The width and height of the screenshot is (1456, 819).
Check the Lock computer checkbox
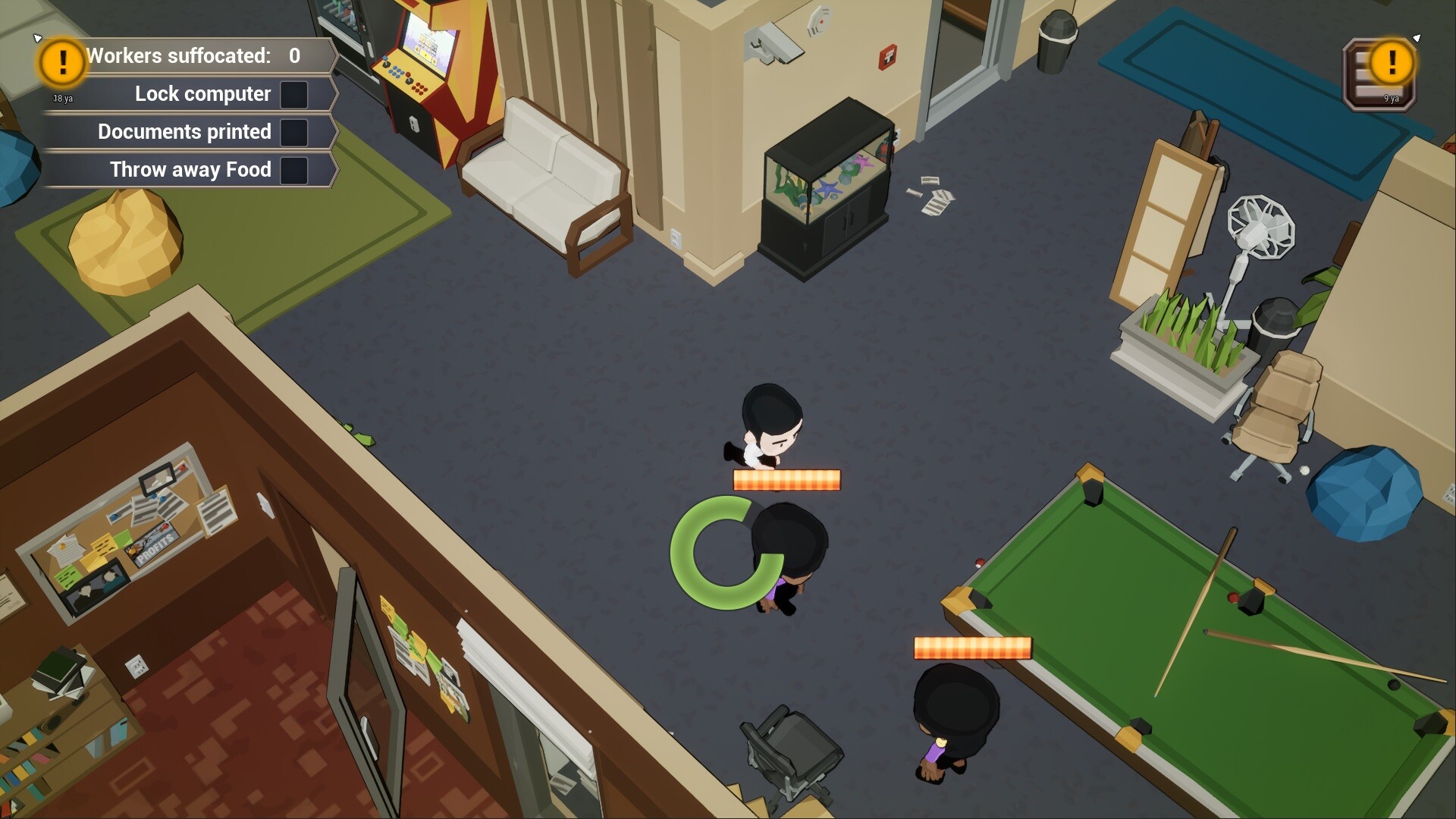click(x=294, y=95)
